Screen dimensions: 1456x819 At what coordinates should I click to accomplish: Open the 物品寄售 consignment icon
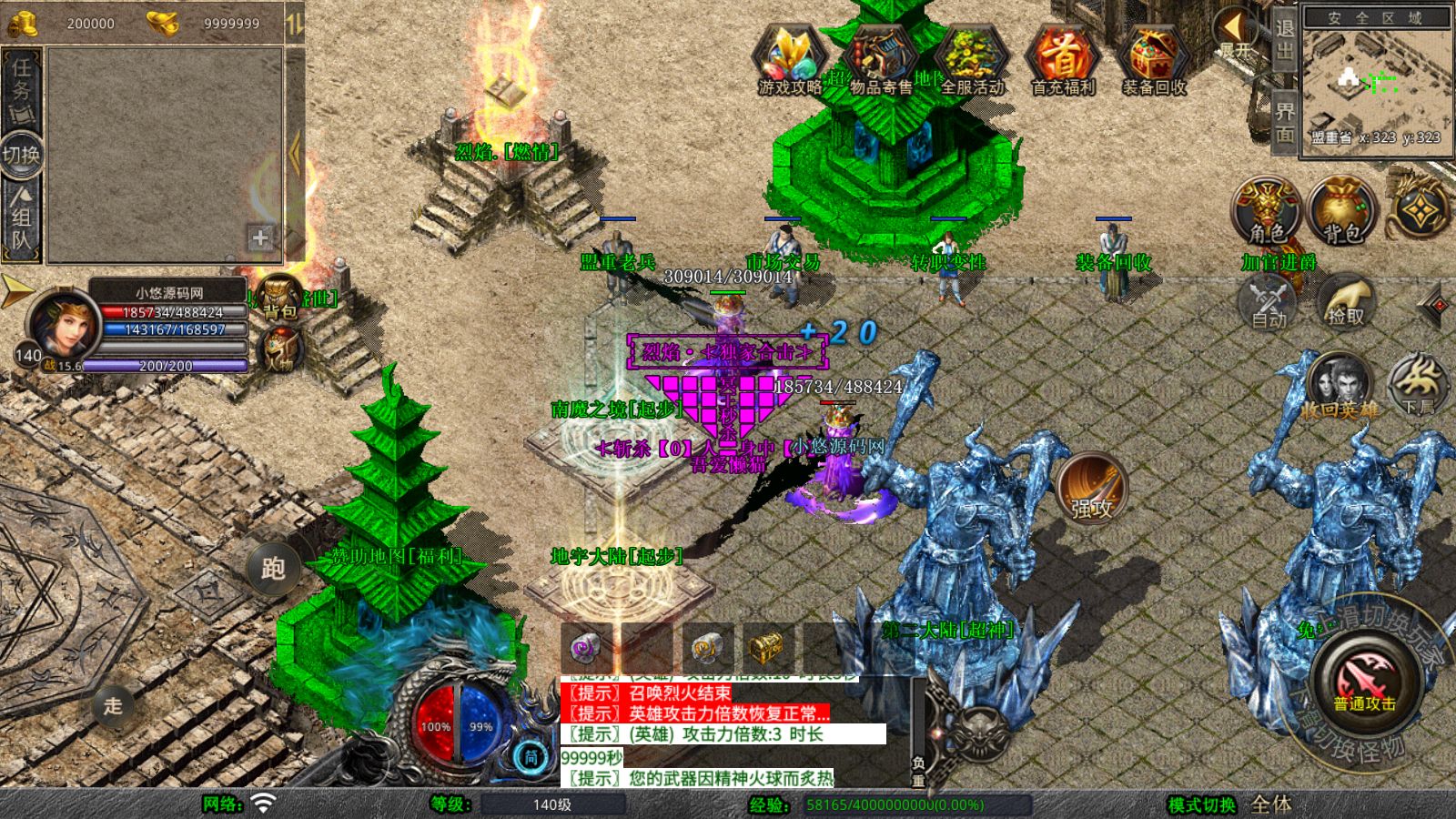(x=880, y=61)
